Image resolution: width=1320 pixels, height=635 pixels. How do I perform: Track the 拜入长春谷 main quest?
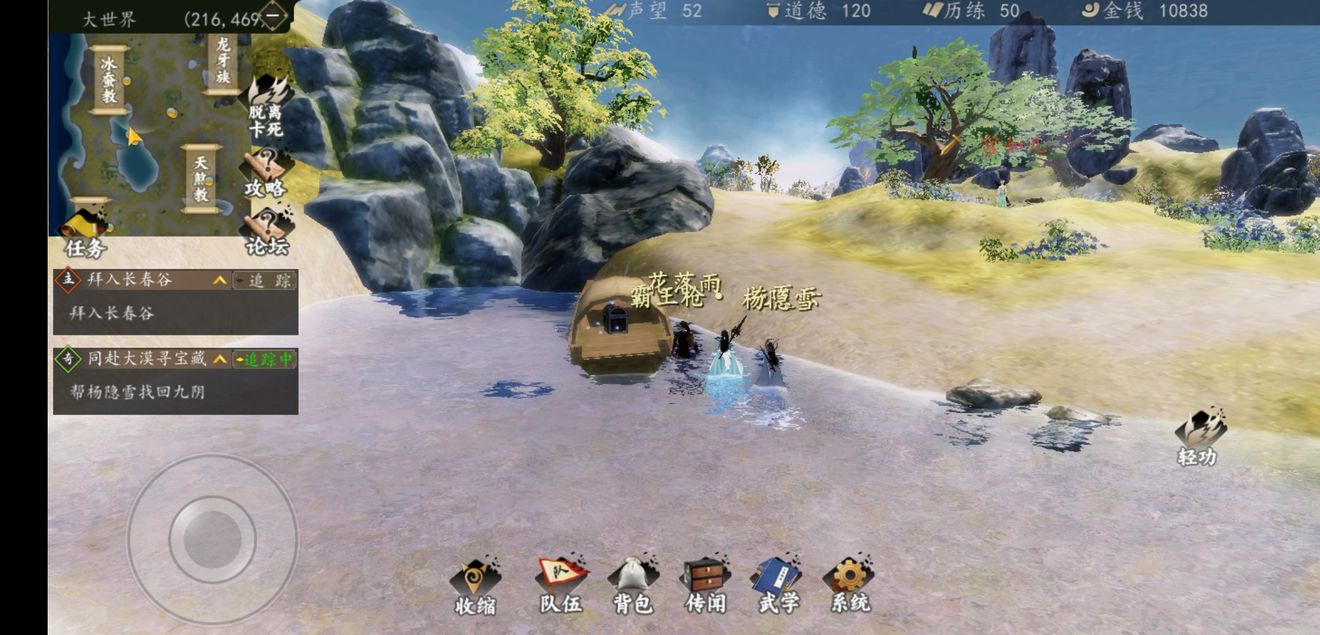[x=264, y=281]
